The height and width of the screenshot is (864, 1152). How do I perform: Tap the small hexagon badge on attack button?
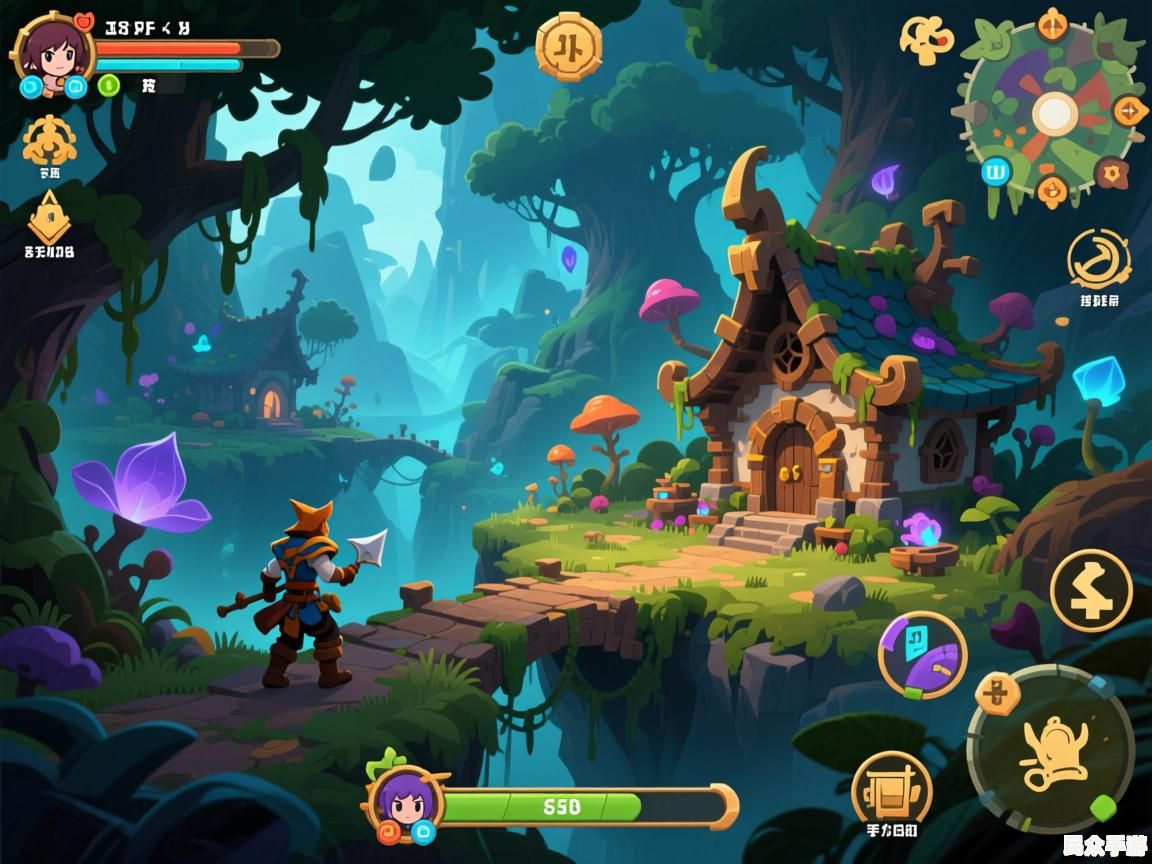pyautogui.click(x=996, y=693)
